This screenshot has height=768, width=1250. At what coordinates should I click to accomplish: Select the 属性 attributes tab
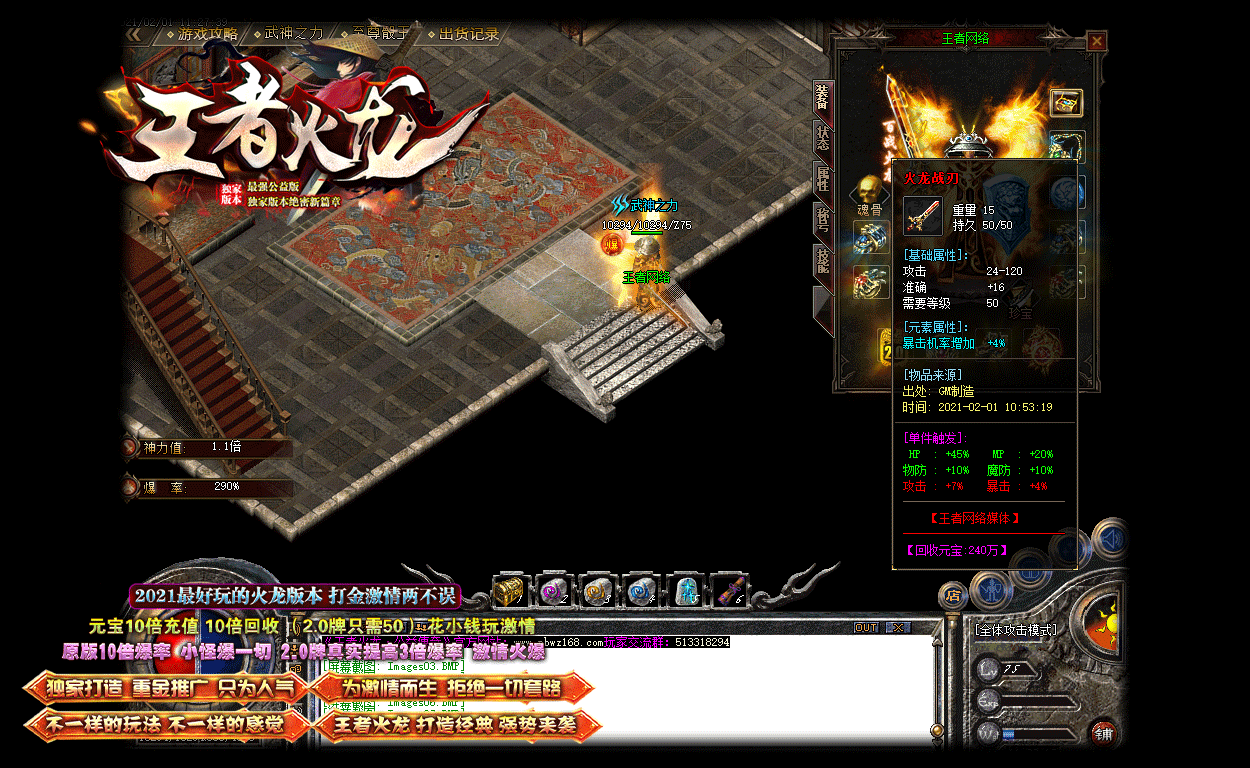pos(822,181)
